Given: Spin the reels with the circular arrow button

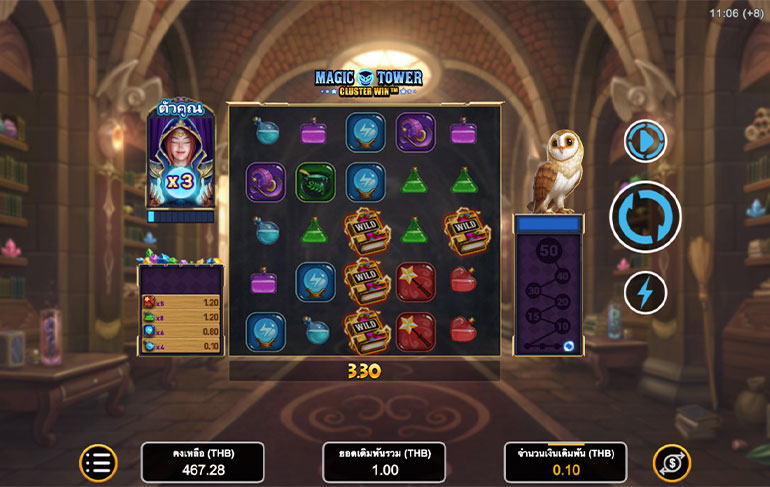Looking at the screenshot, I should tap(645, 216).
